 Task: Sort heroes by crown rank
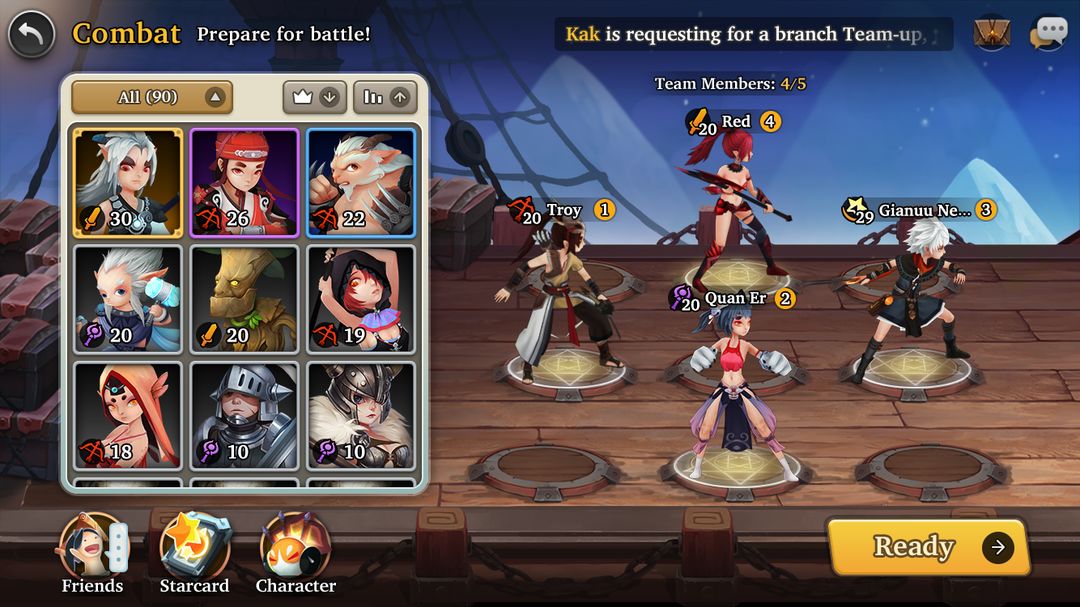coord(315,97)
